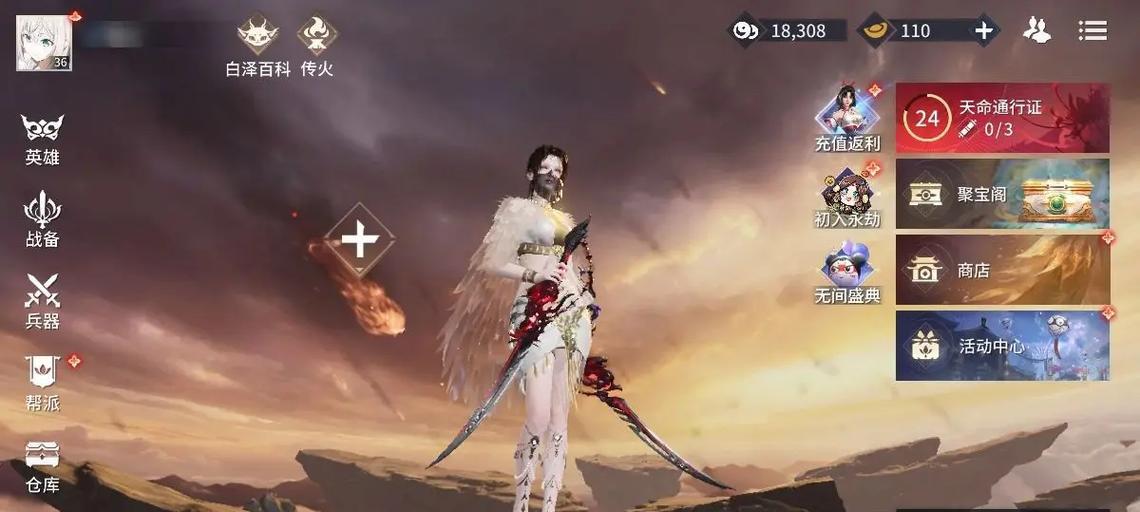Open 无间盛典 festival event

point(847,272)
